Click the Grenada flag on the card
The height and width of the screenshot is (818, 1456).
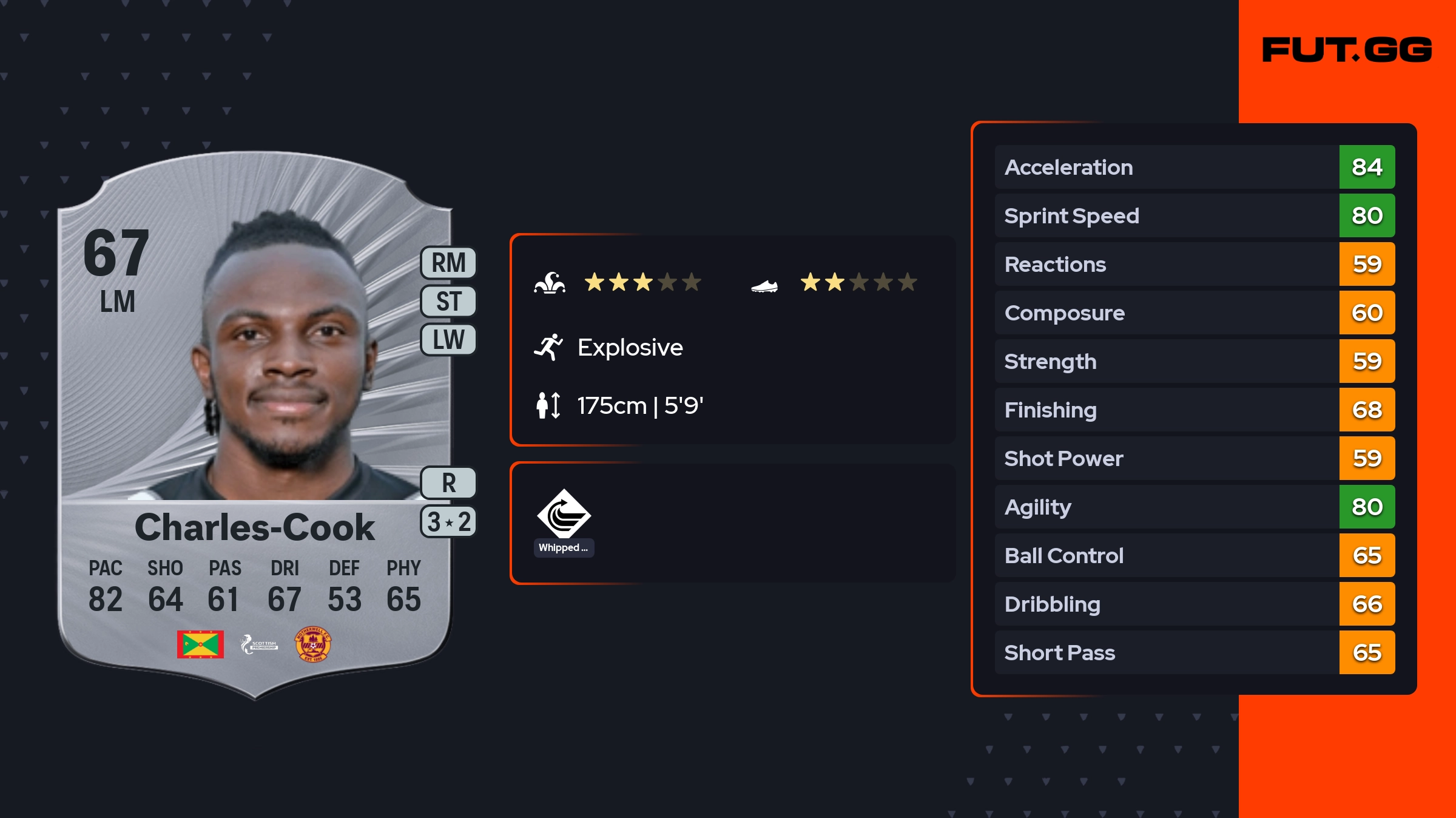pos(200,644)
